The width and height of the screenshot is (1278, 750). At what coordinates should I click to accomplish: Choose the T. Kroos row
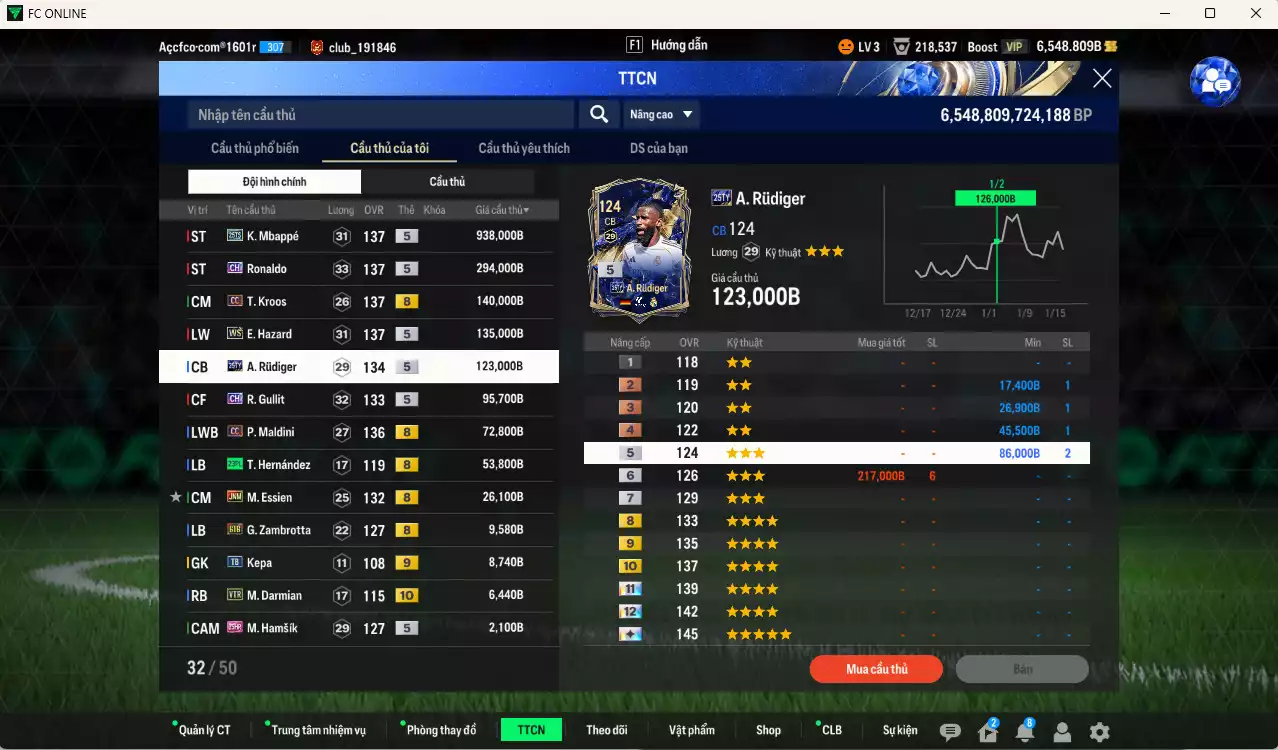point(358,301)
